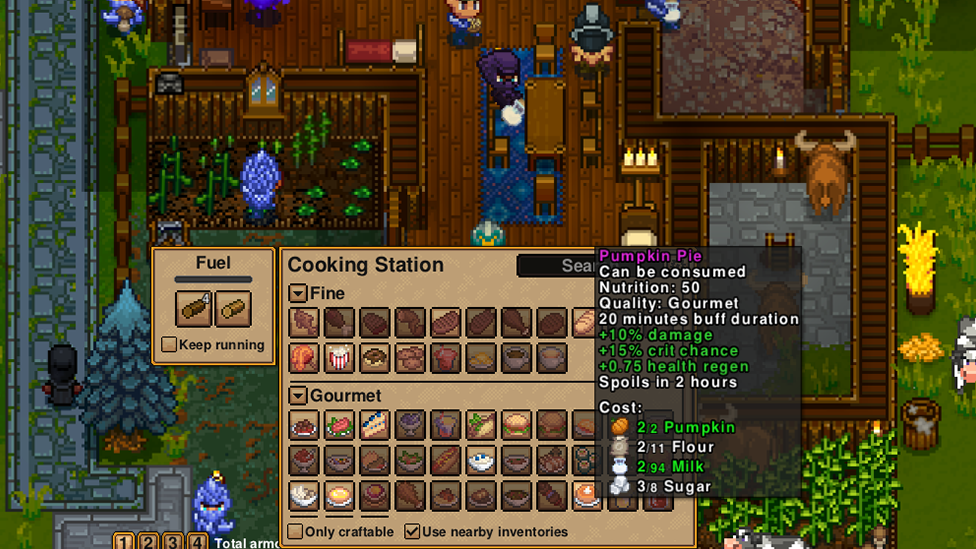Choose the fried egg recipe
The height and width of the screenshot is (549, 976).
pyautogui.click(x=339, y=495)
